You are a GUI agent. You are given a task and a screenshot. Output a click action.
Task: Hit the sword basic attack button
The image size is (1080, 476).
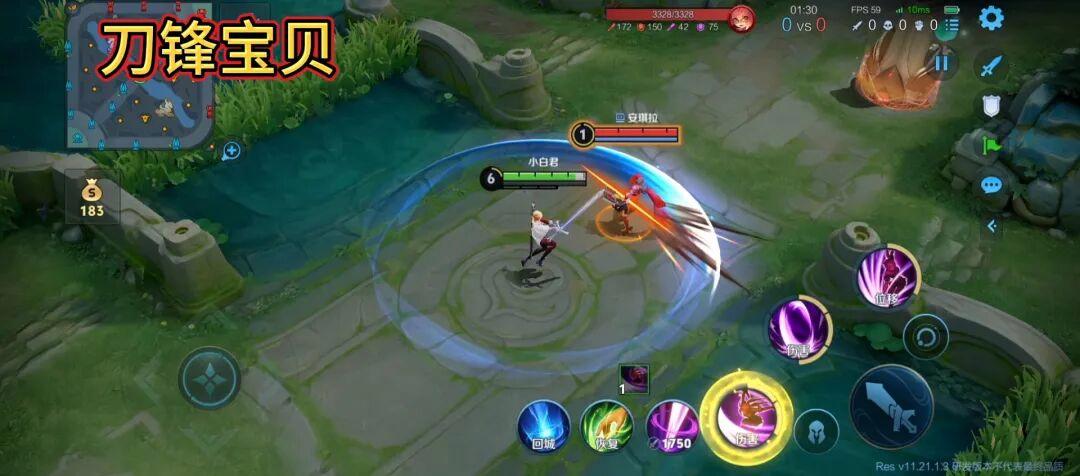click(891, 406)
